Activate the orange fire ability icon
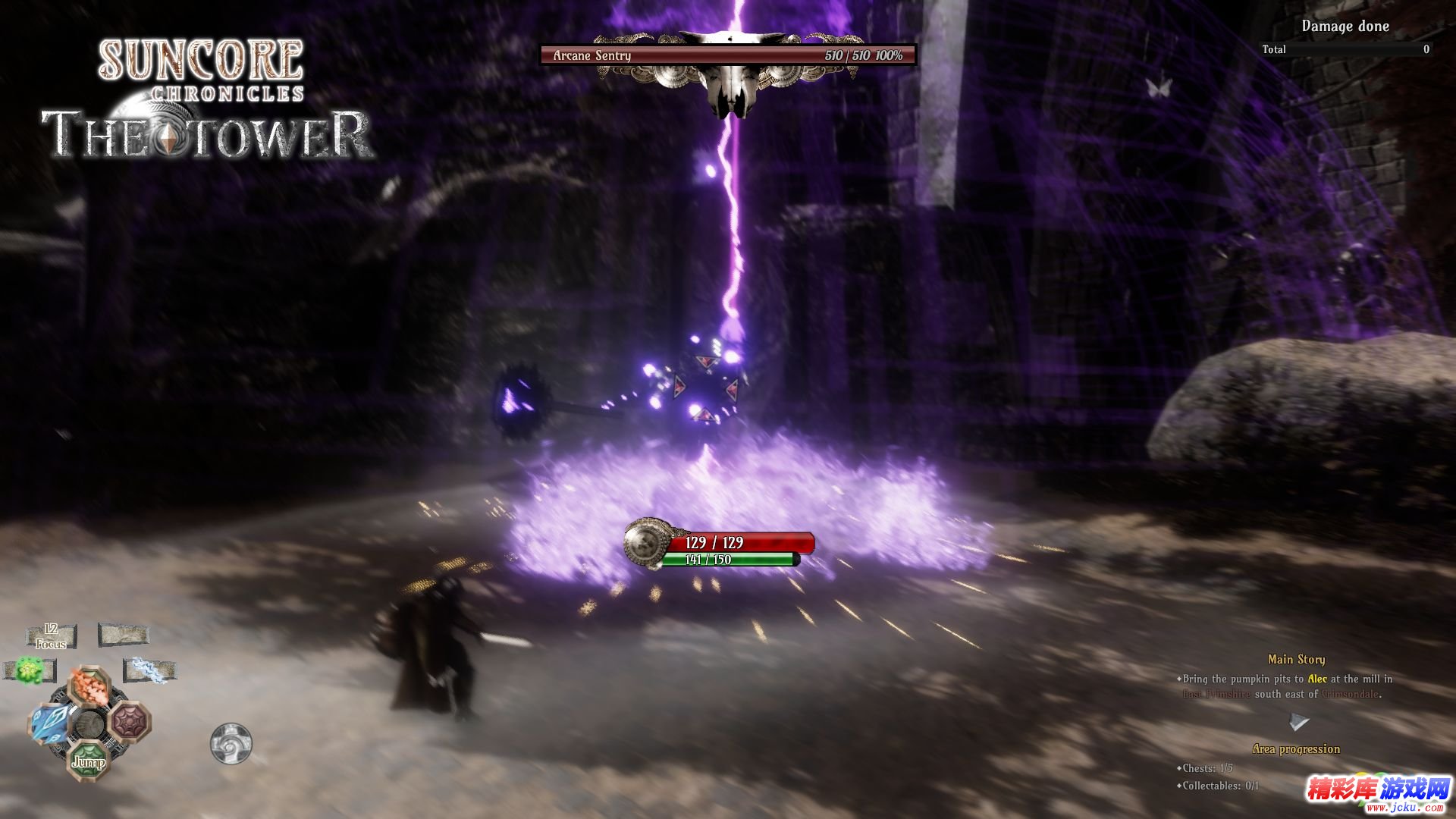This screenshot has width=1456, height=819. (90, 687)
